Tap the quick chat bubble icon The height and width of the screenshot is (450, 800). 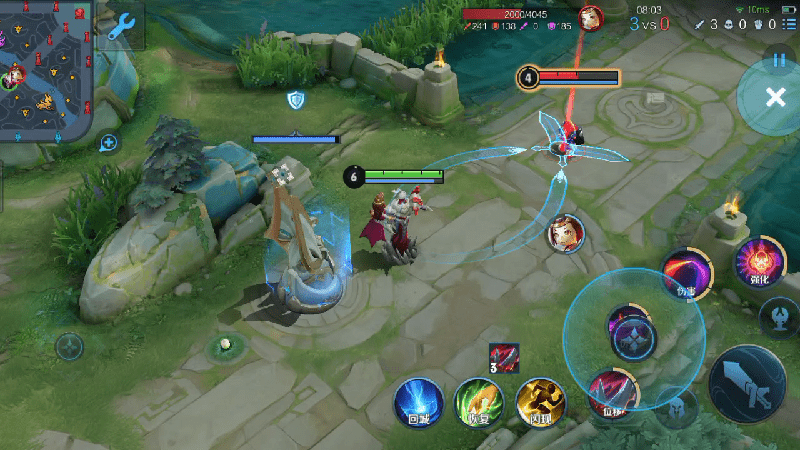tap(109, 142)
